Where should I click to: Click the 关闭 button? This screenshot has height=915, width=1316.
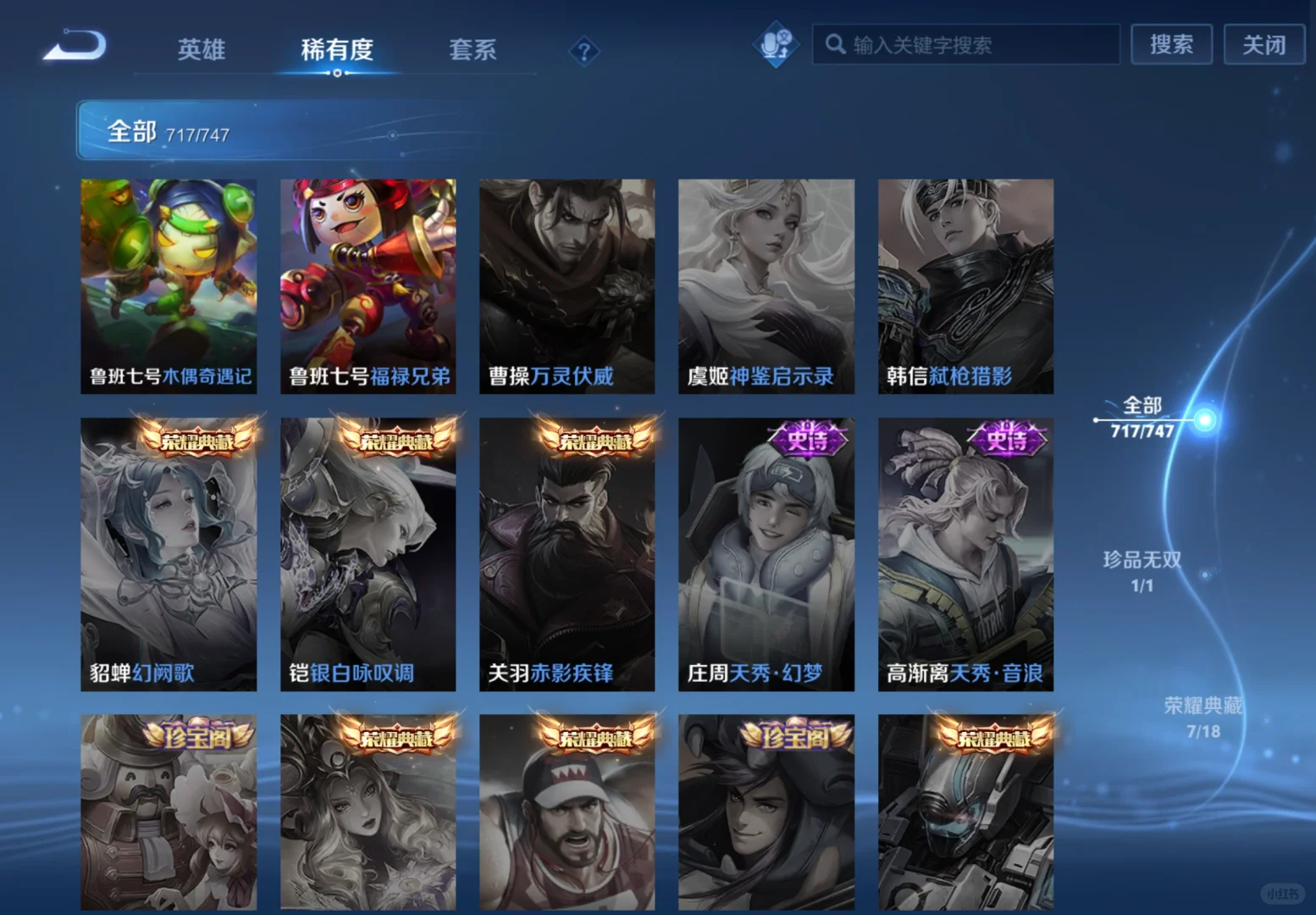pos(1263,46)
